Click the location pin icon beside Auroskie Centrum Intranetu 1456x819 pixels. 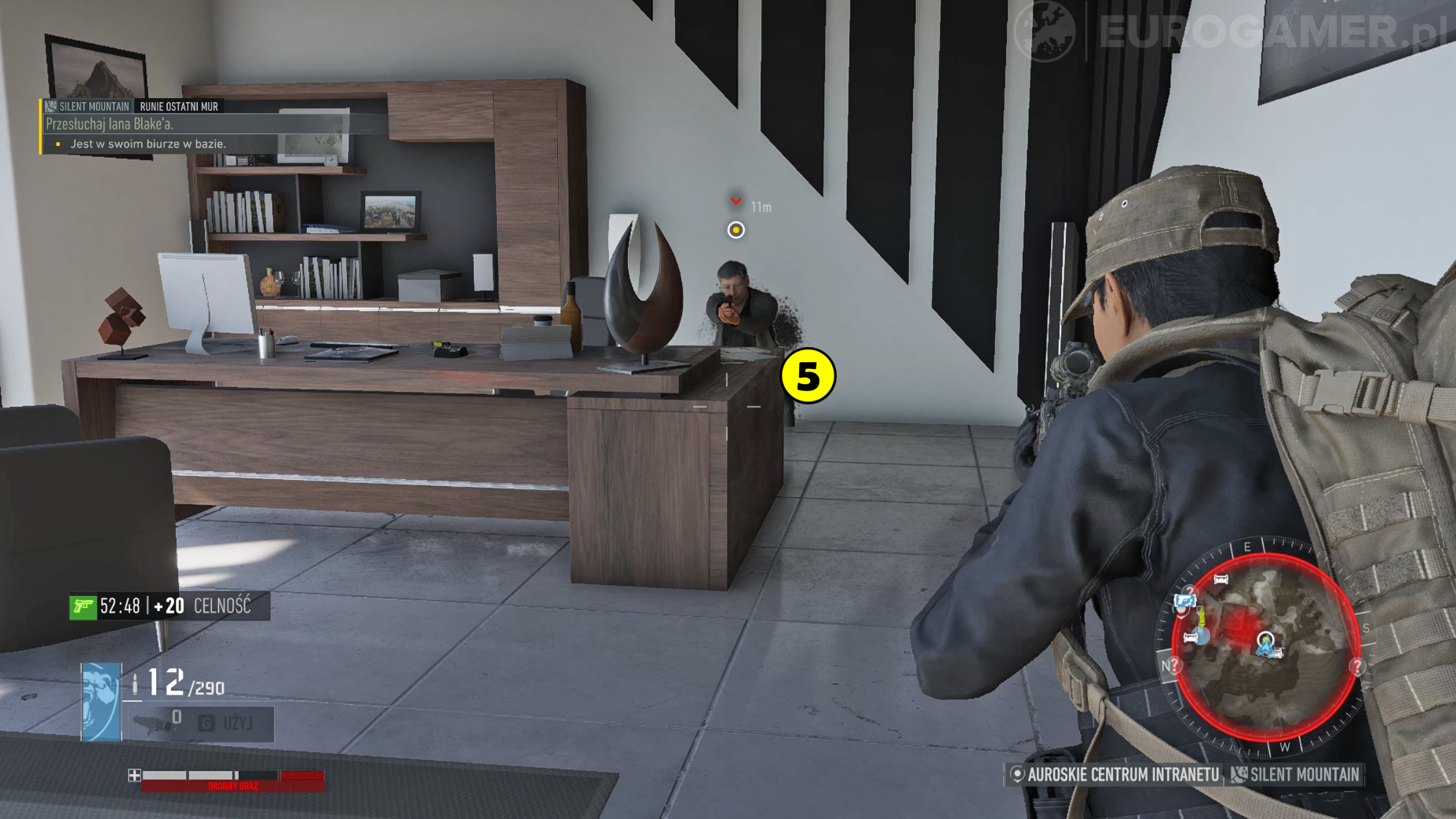click(1016, 774)
